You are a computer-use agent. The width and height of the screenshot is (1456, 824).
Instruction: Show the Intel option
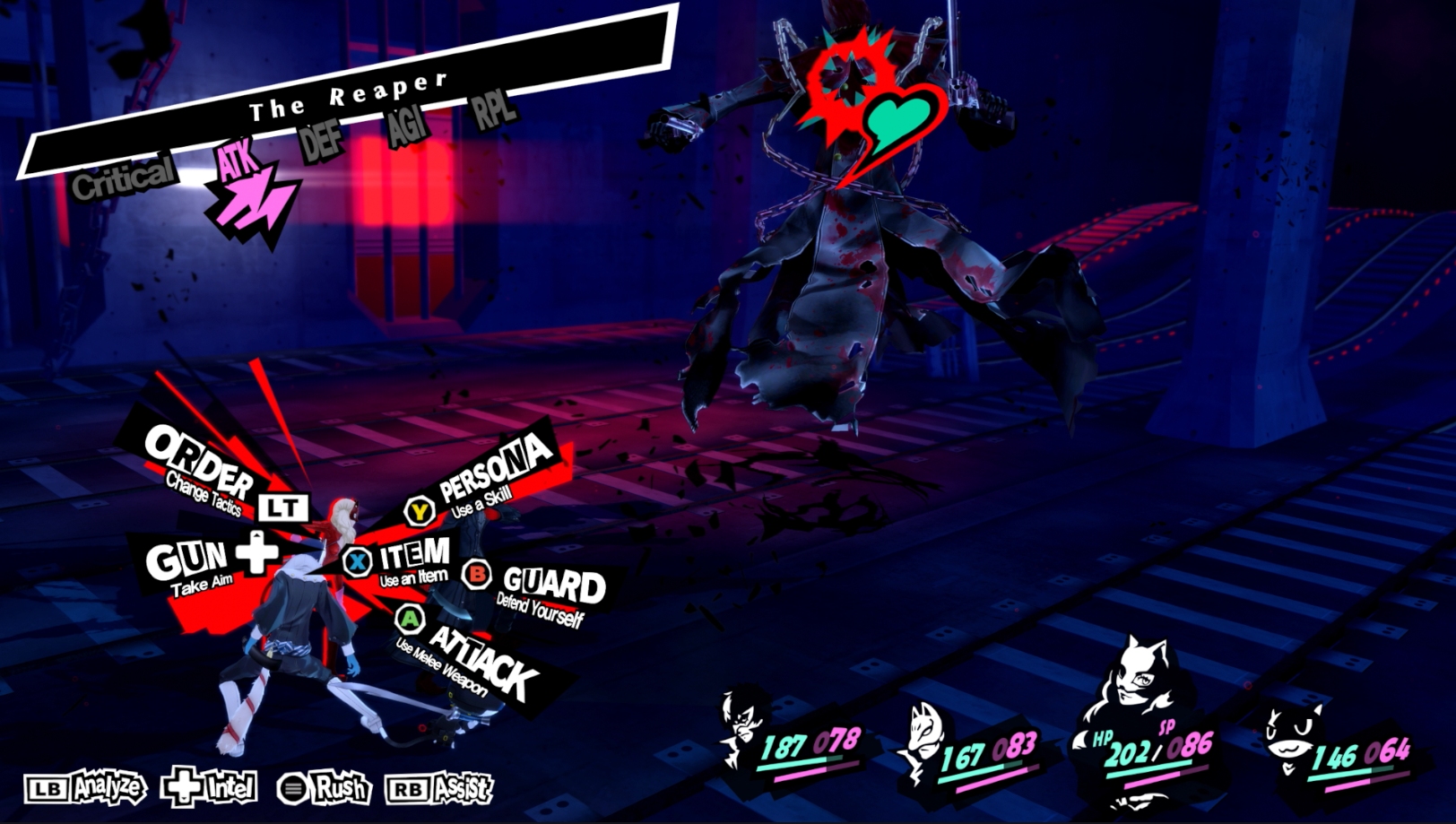210,787
